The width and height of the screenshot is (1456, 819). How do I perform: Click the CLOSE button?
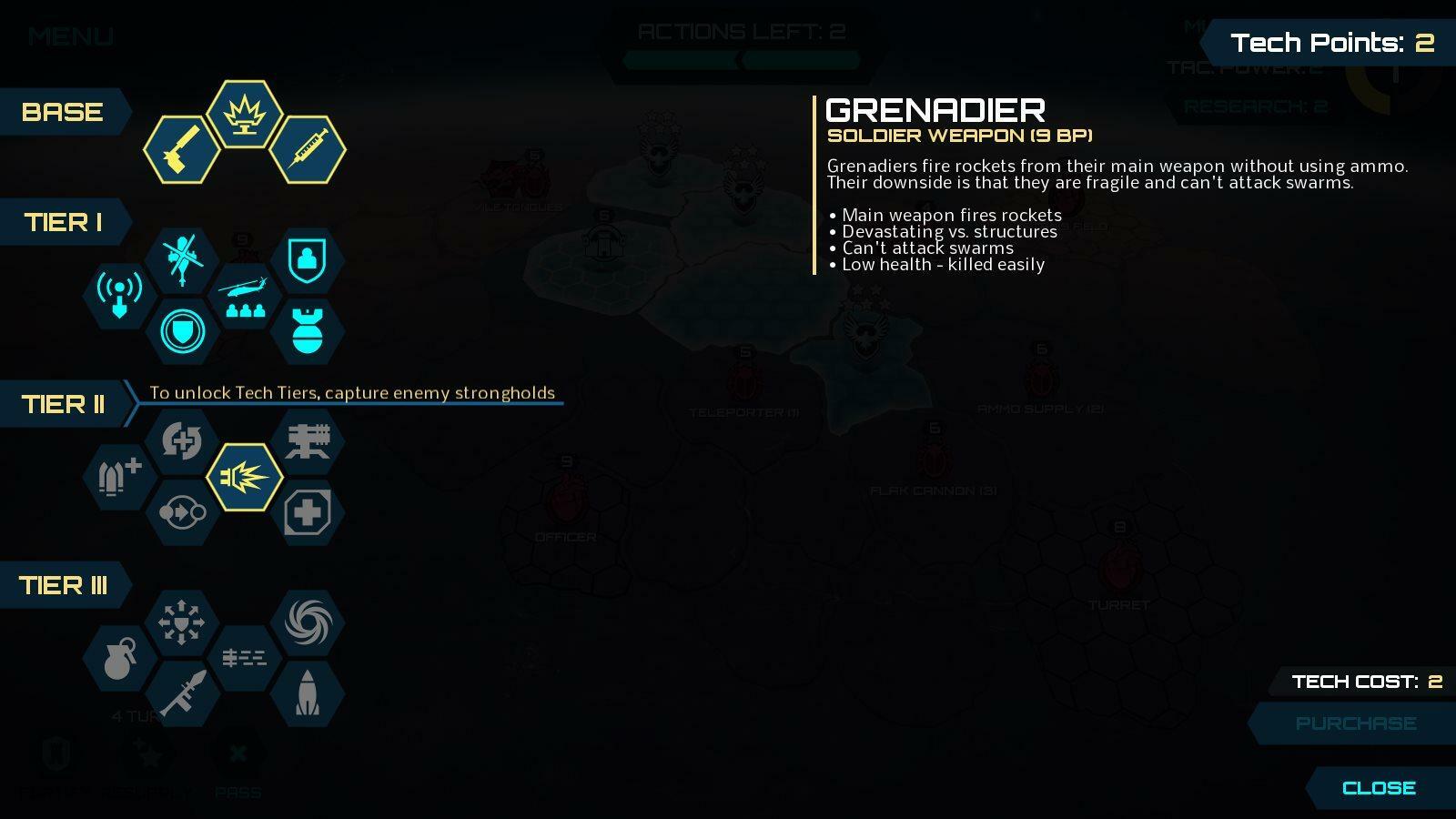pyautogui.click(x=1378, y=788)
